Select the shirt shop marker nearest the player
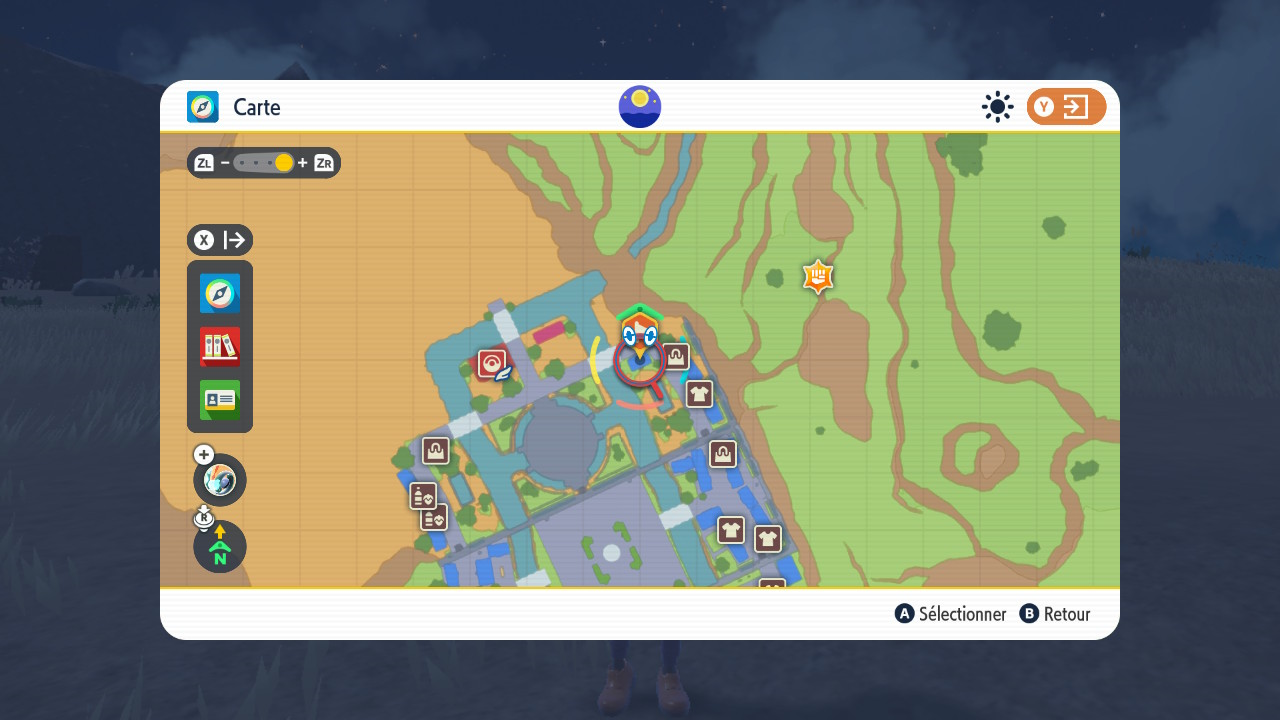Screen dimensions: 1280x720 (699, 394)
